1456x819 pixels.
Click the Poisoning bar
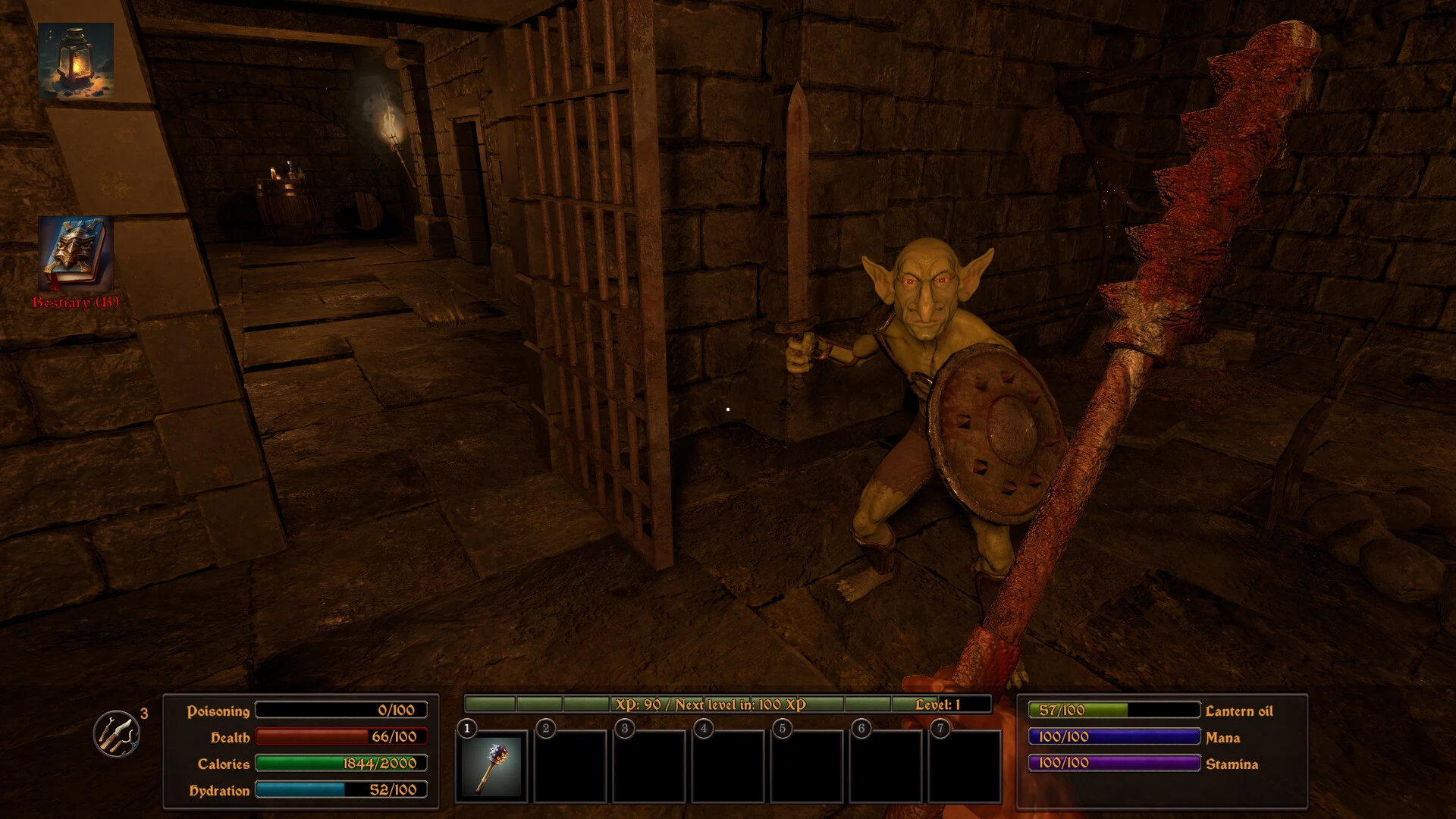click(x=340, y=710)
